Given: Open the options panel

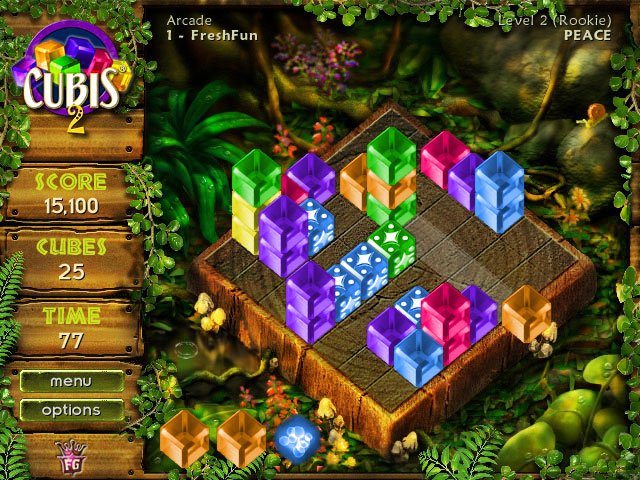Looking at the screenshot, I should [x=71, y=410].
